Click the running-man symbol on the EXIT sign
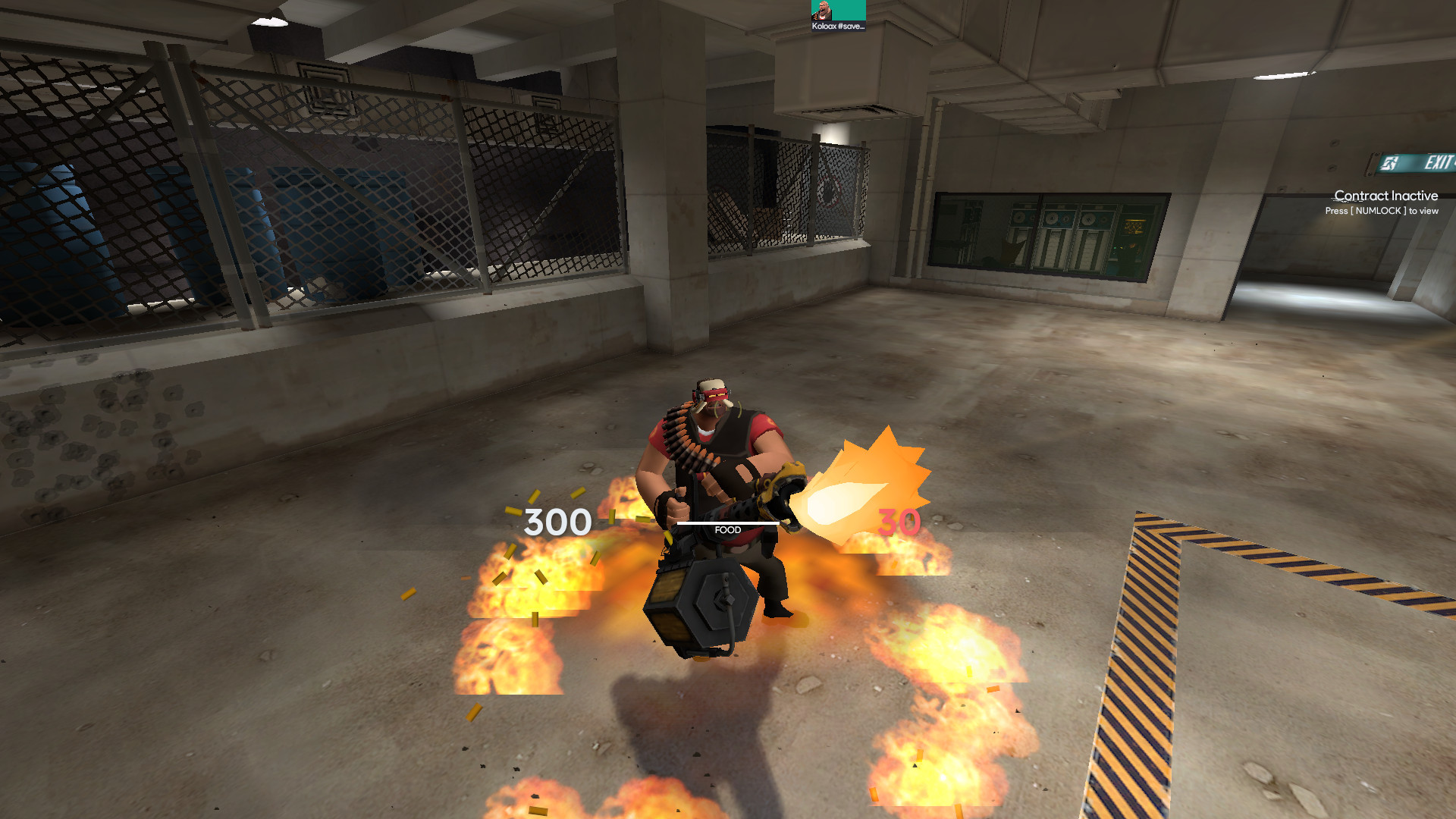Screen dimensions: 1456x819 point(1390,162)
